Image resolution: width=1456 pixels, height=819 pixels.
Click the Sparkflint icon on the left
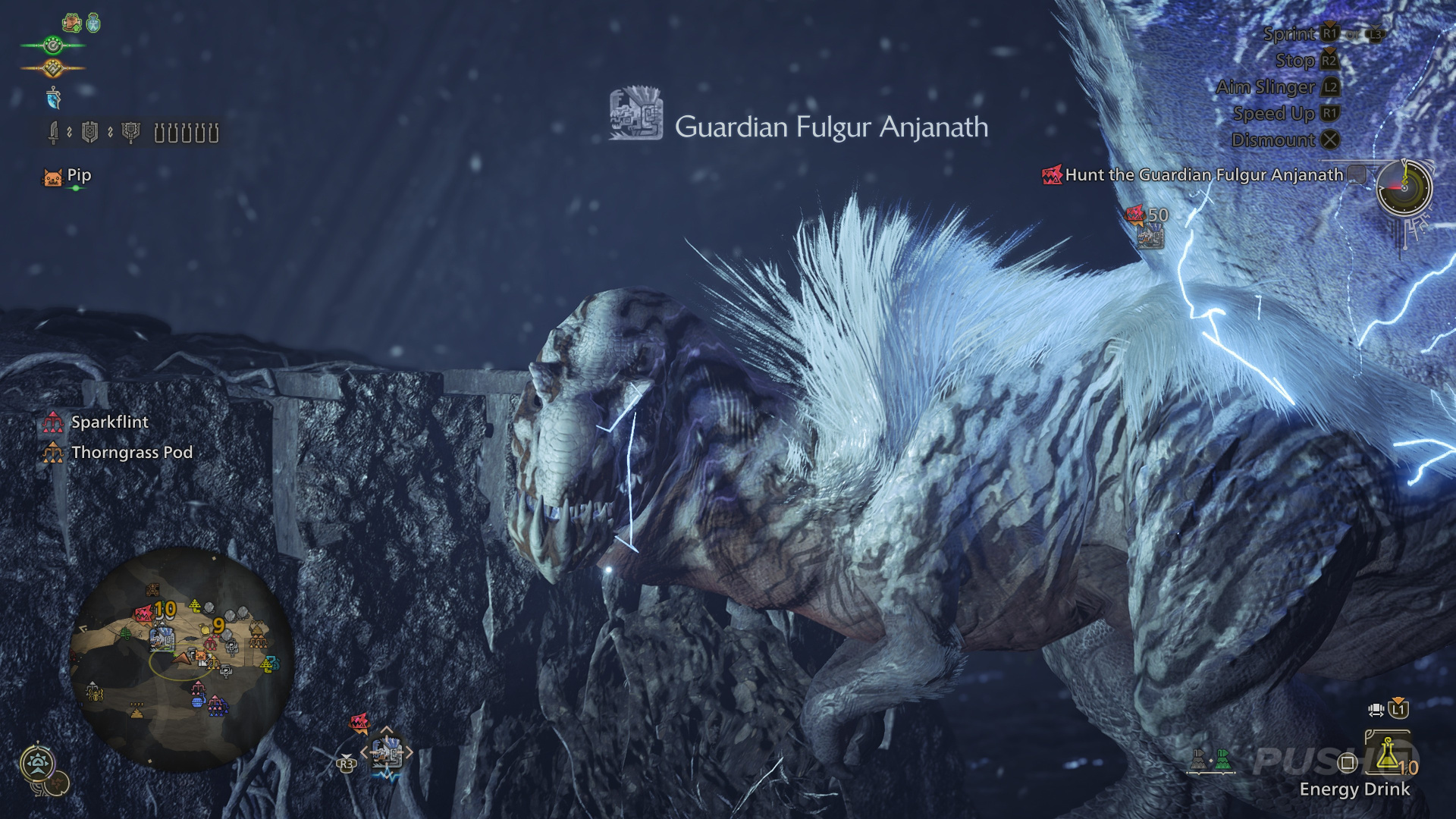[54, 423]
